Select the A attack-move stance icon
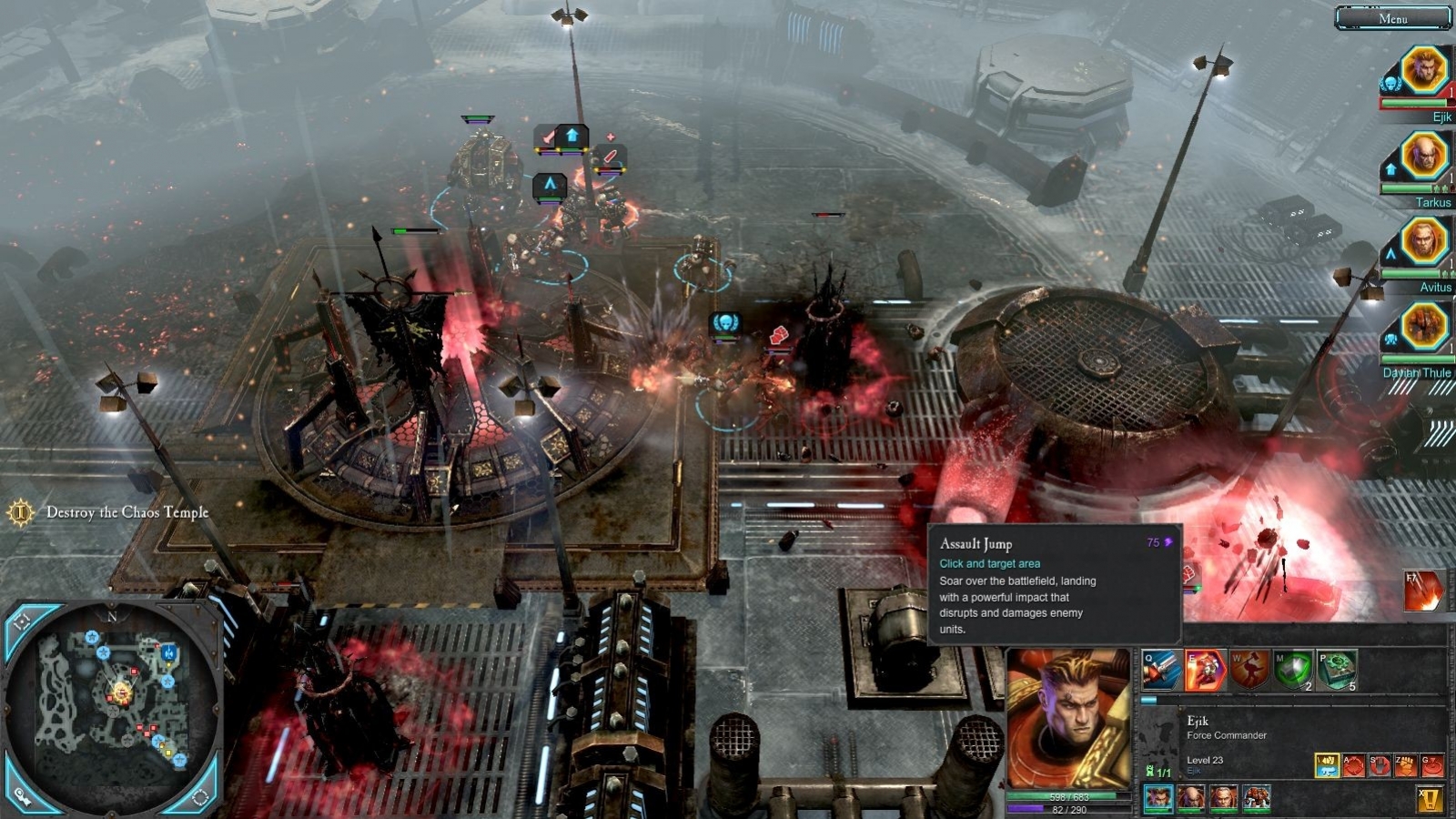The height and width of the screenshot is (819, 1456). pos(1353,764)
